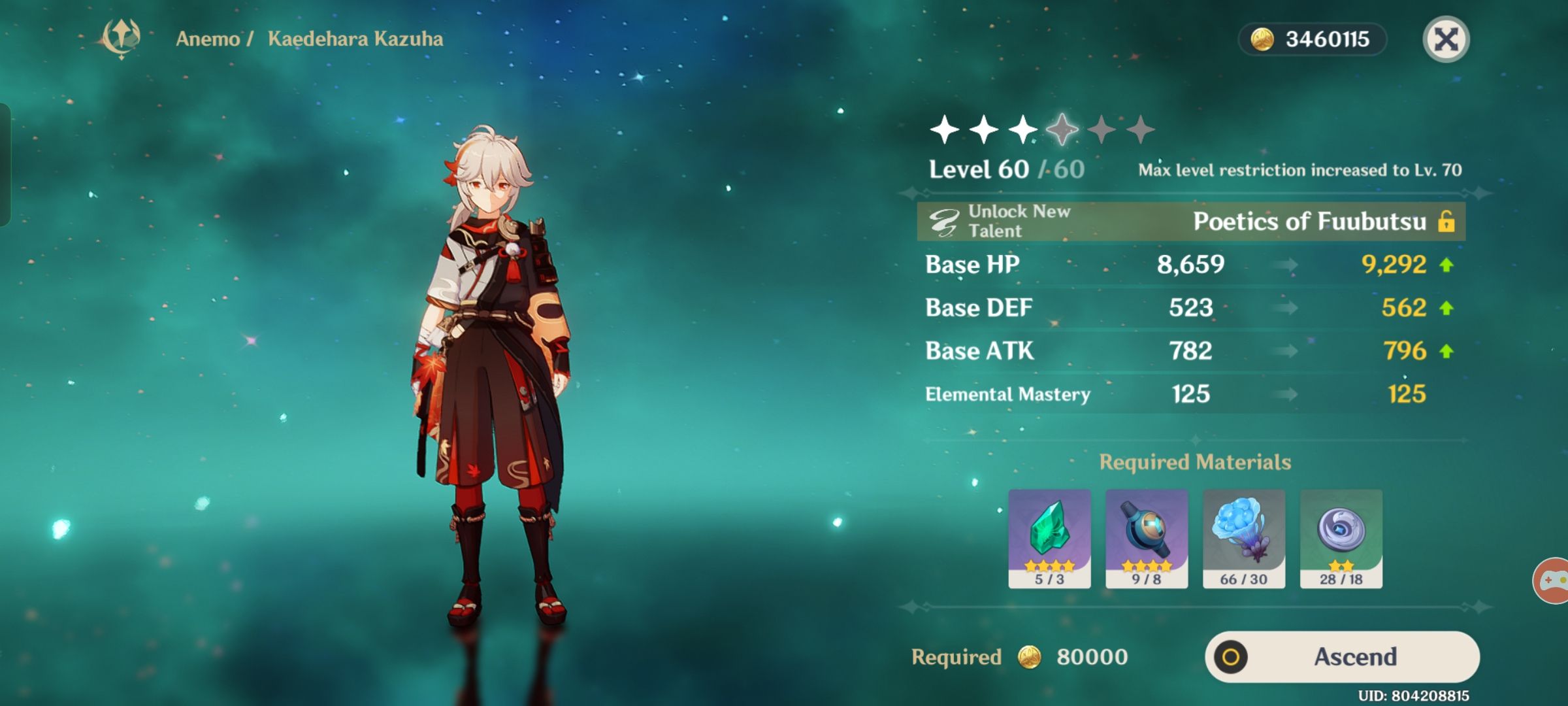Select the insignia swirl material
The height and width of the screenshot is (706, 1568).
(1343, 539)
